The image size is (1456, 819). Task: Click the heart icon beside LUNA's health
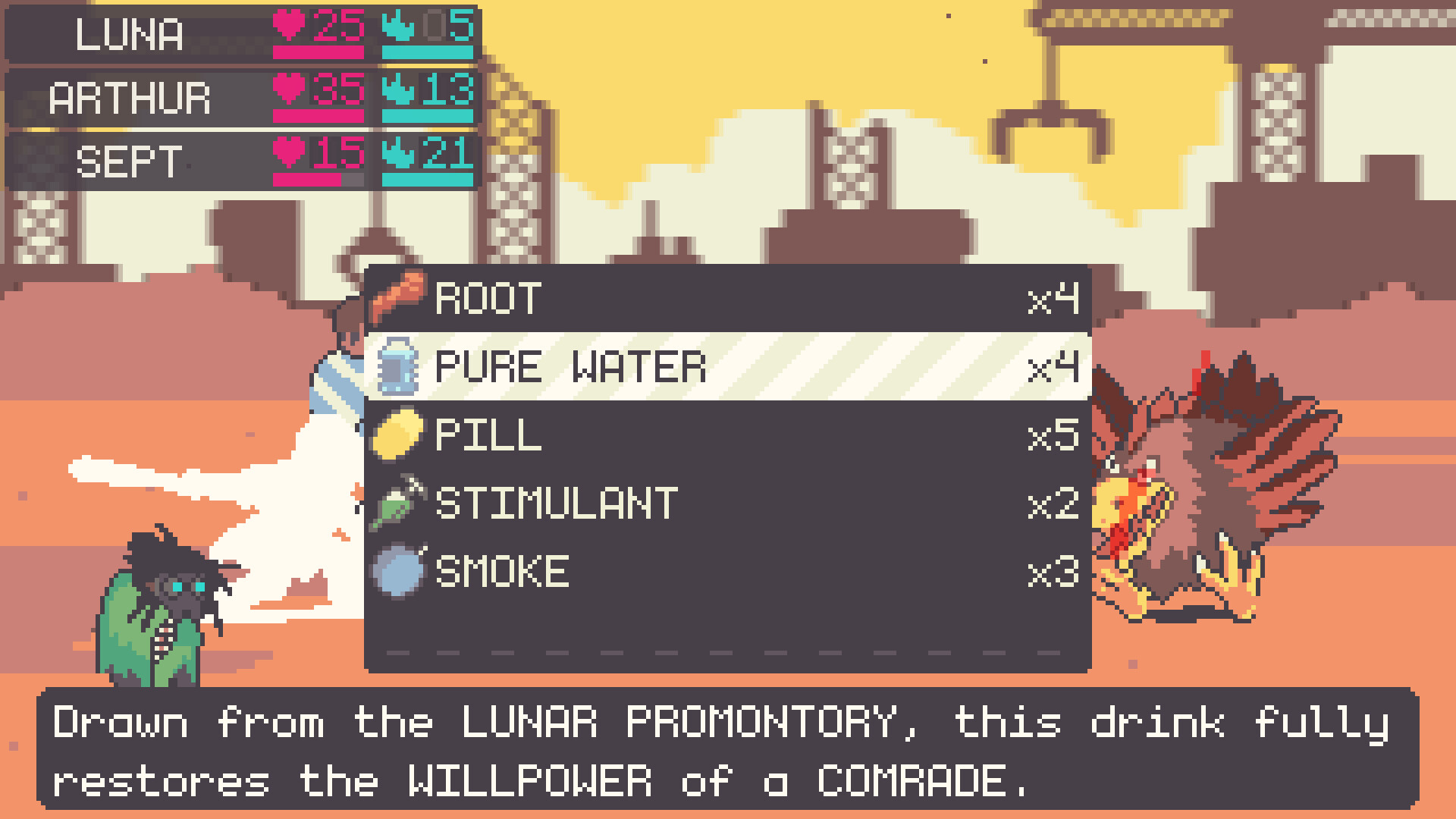(290, 25)
